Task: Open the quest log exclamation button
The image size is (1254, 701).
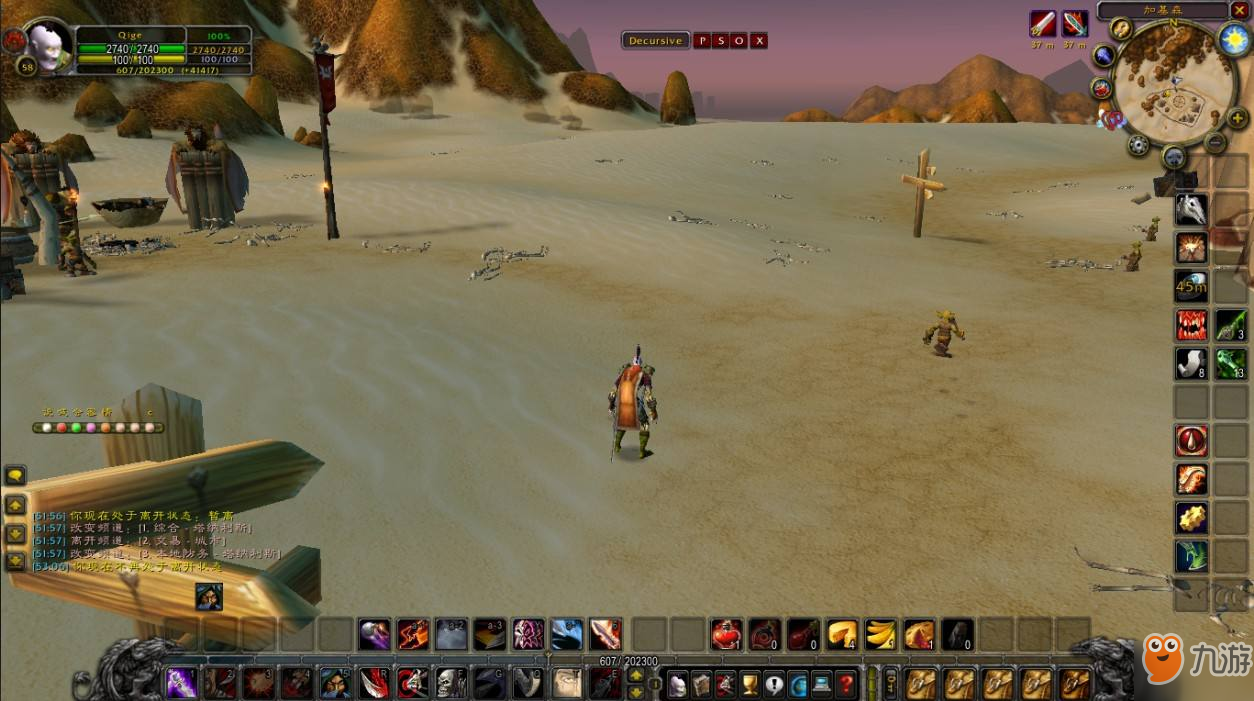Action: (x=774, y=685)
